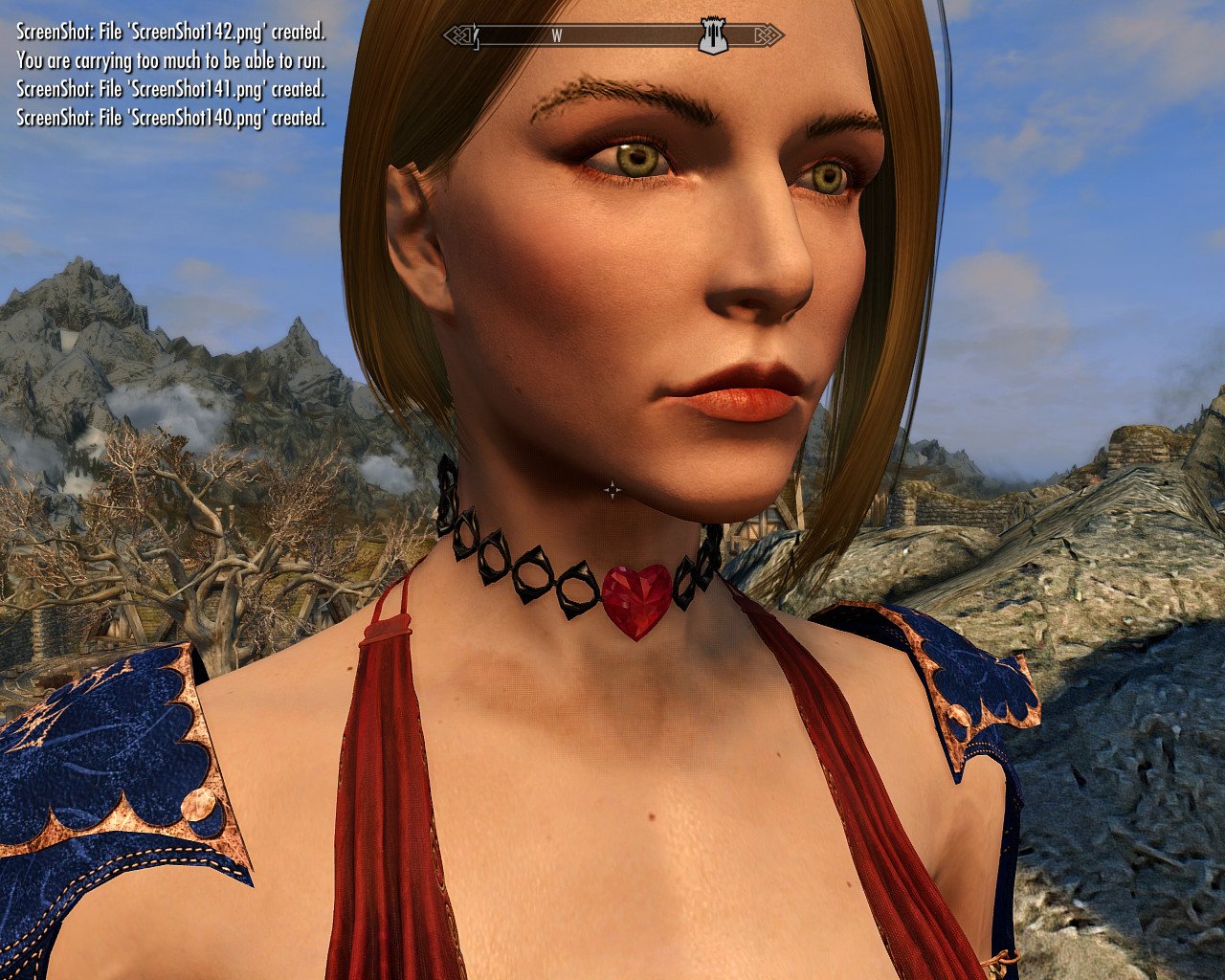Click the fort marker on the compass
The image size is (1225, 980).
tap(711, 34)
